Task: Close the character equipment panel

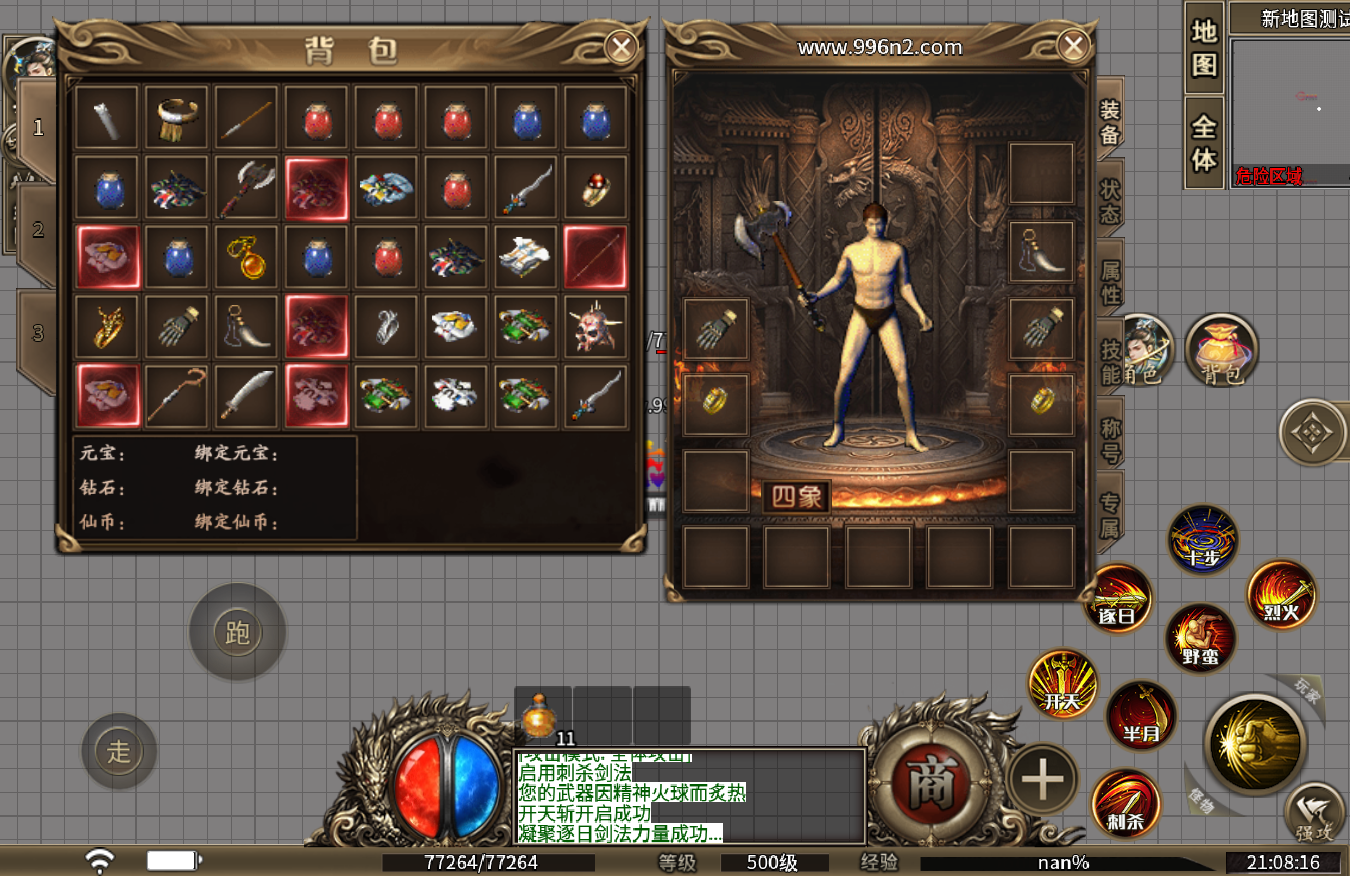Action: click(1073, 46)
